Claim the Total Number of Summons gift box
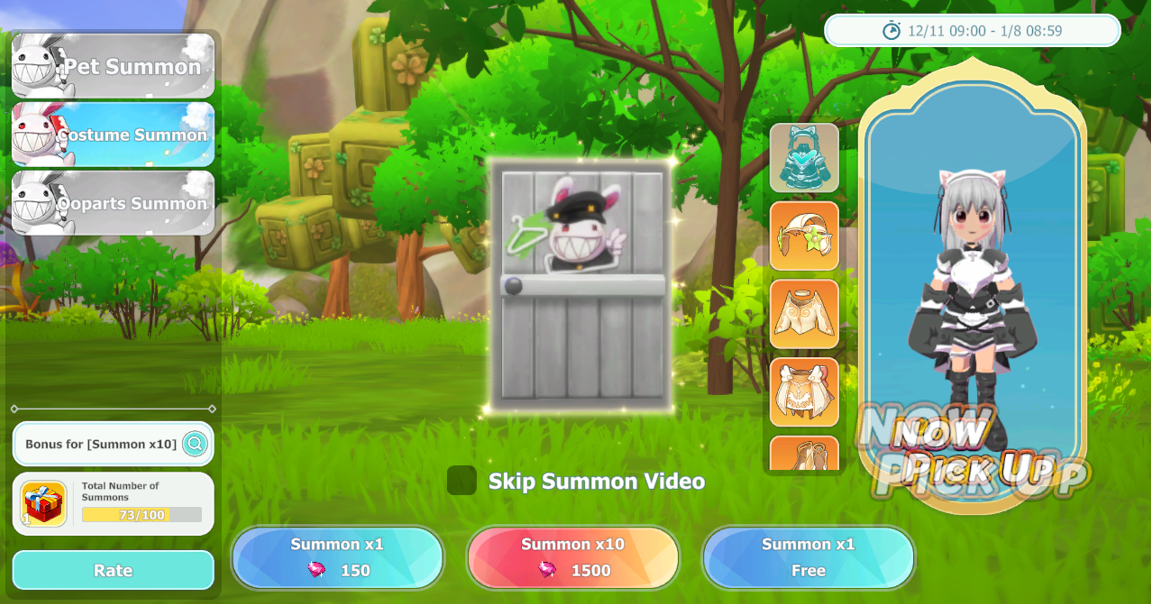This screenshot has width=1151, height=604. click(x=44, y=504)
